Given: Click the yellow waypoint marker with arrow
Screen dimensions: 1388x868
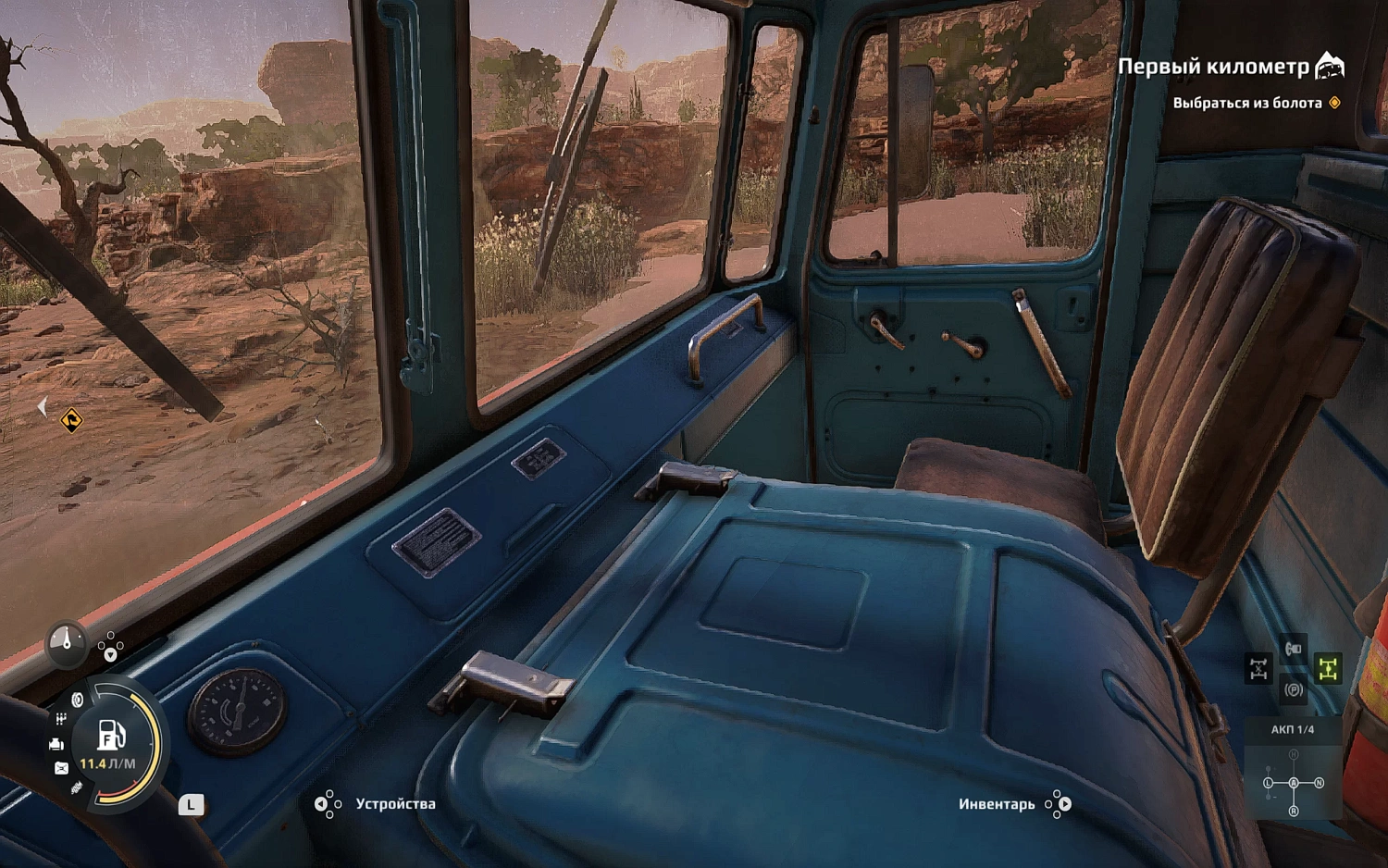Looking at the screenshot, I should coord(71,421).
